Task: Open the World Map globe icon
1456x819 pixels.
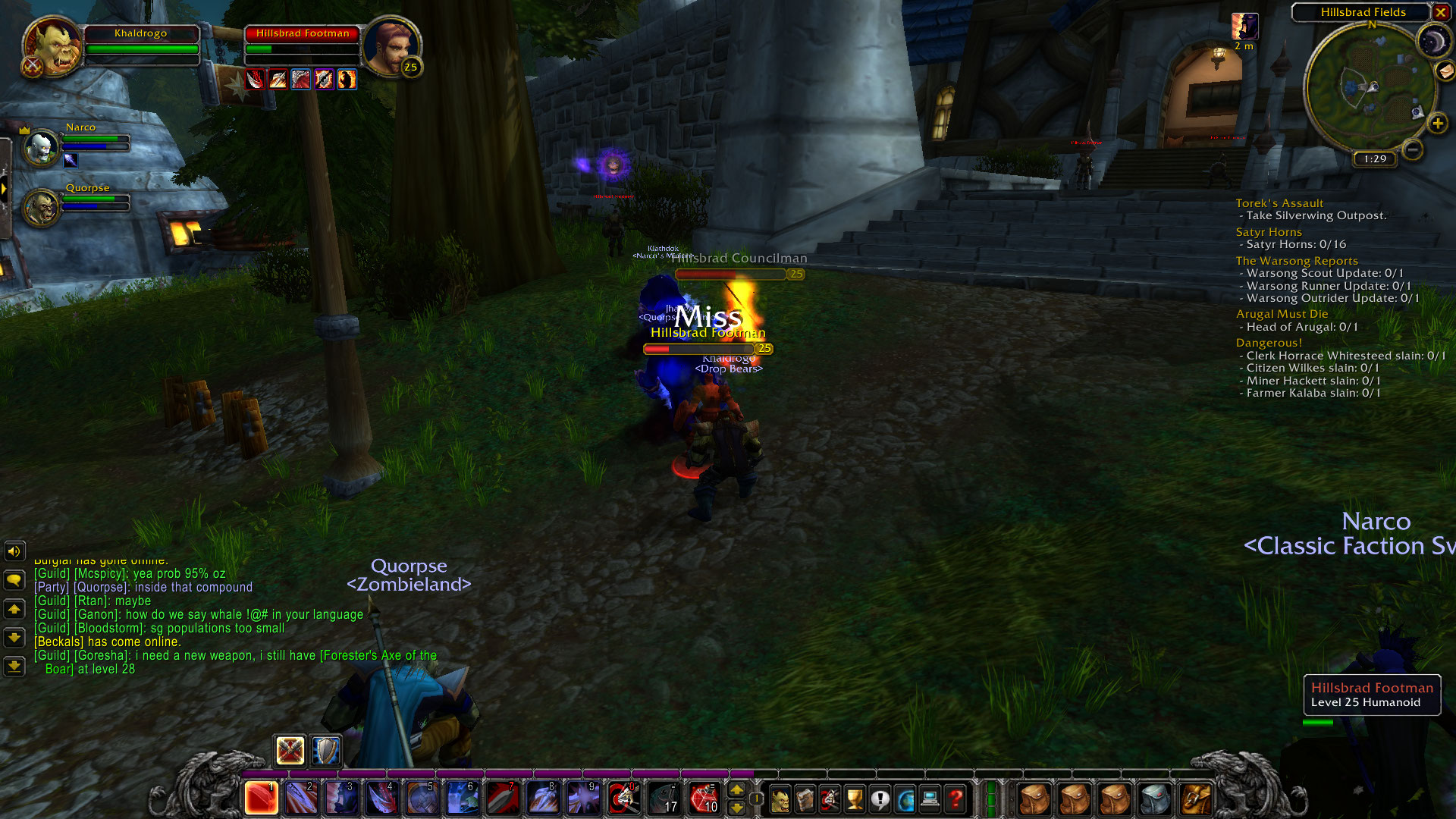Action: coord(904,798)
